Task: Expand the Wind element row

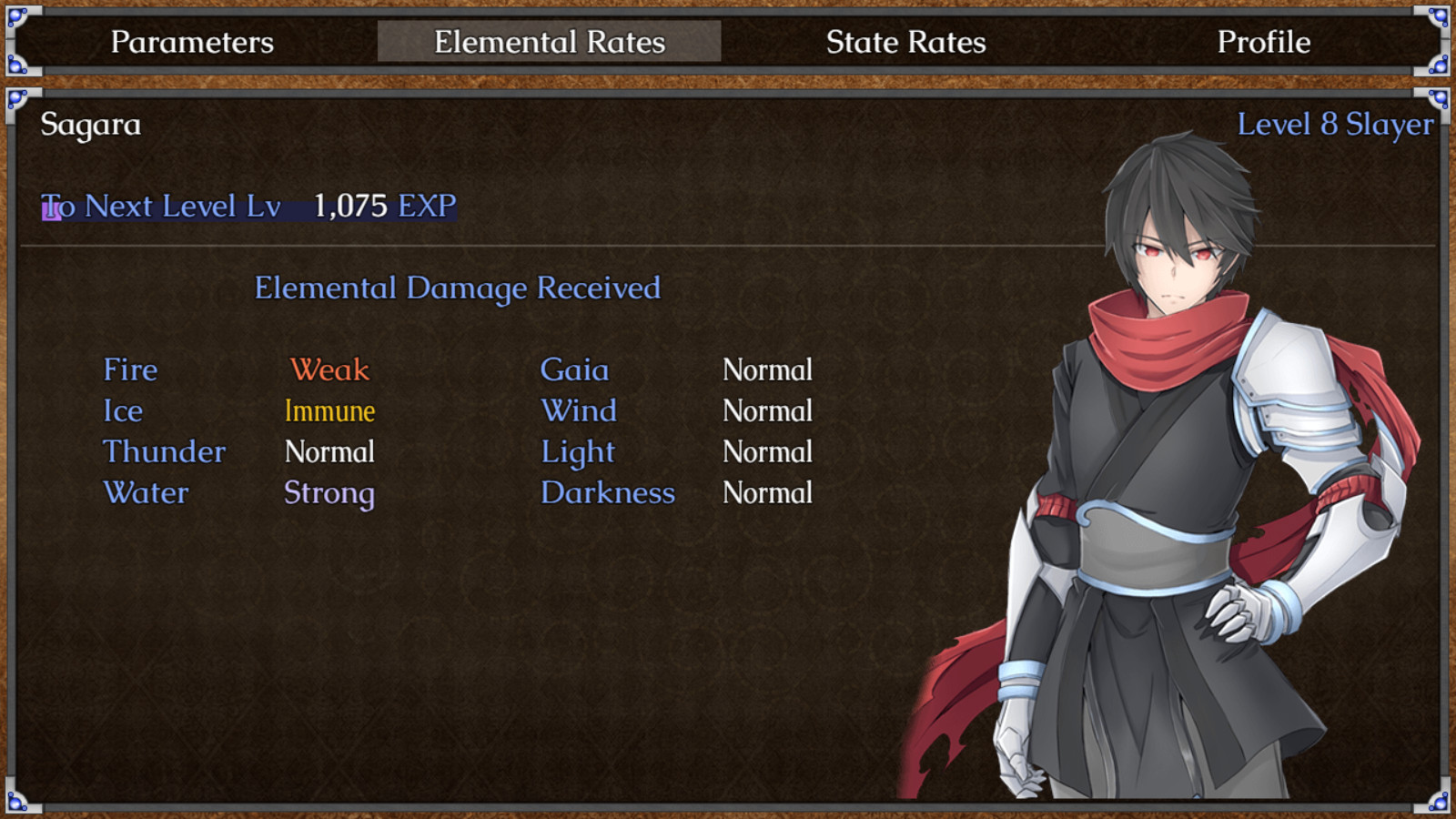Action: (x=580, y=411)
